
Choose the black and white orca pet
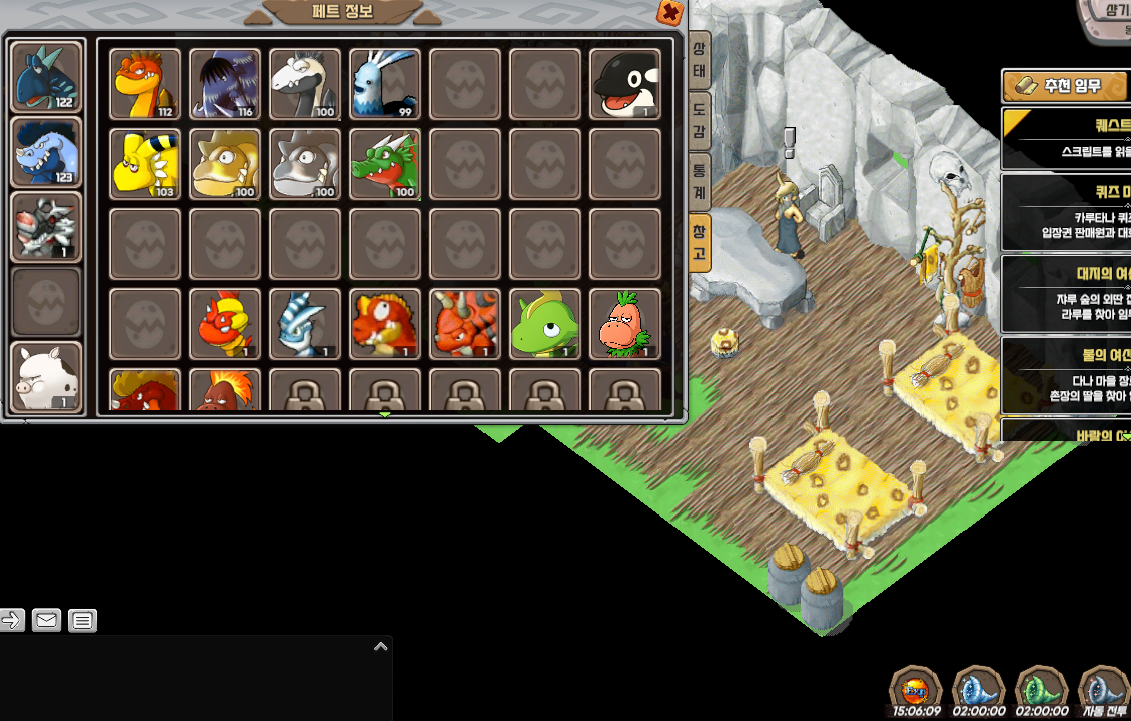625,84
